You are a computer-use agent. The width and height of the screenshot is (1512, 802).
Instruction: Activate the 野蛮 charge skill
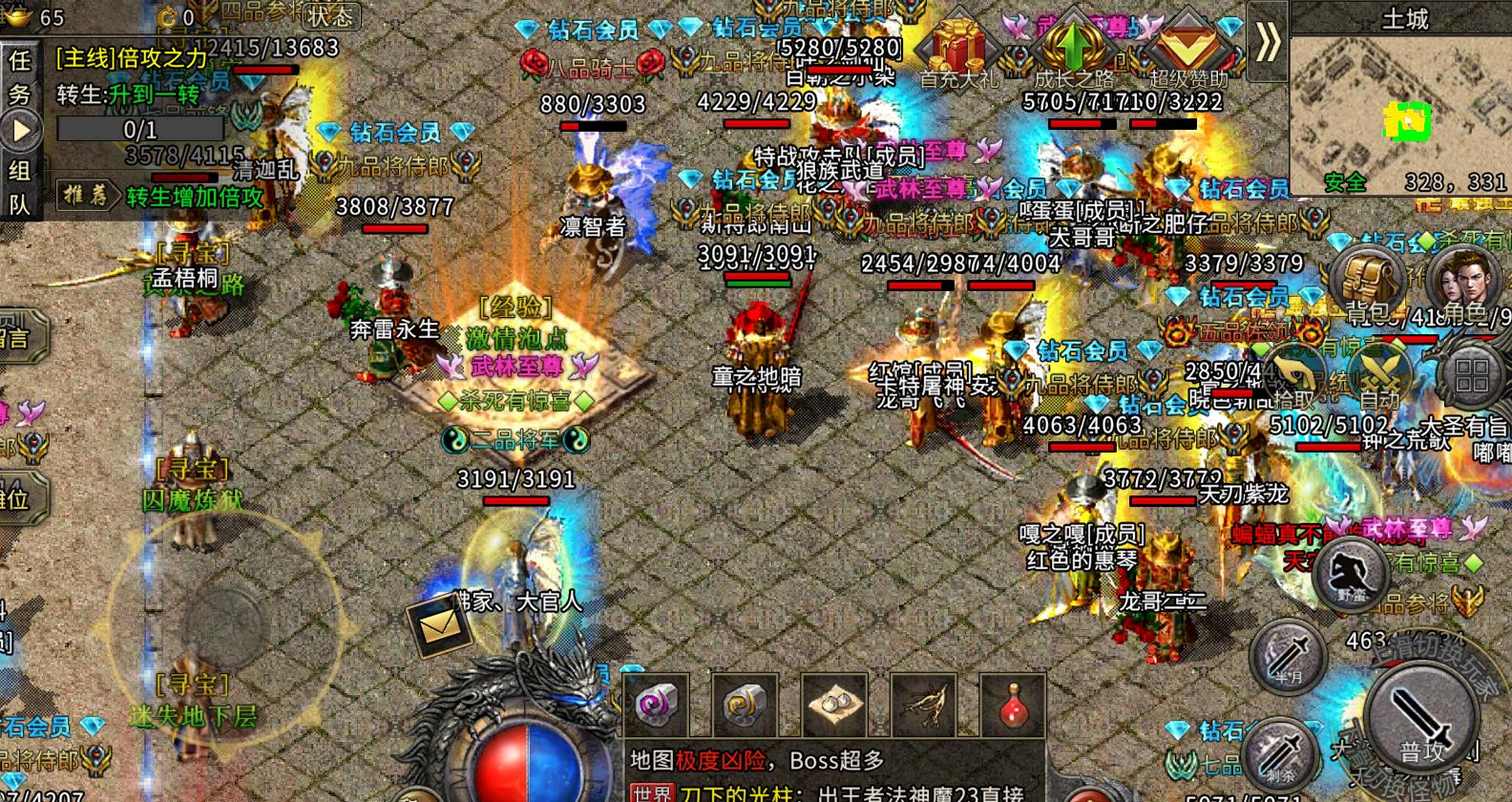coord(1350,573)
